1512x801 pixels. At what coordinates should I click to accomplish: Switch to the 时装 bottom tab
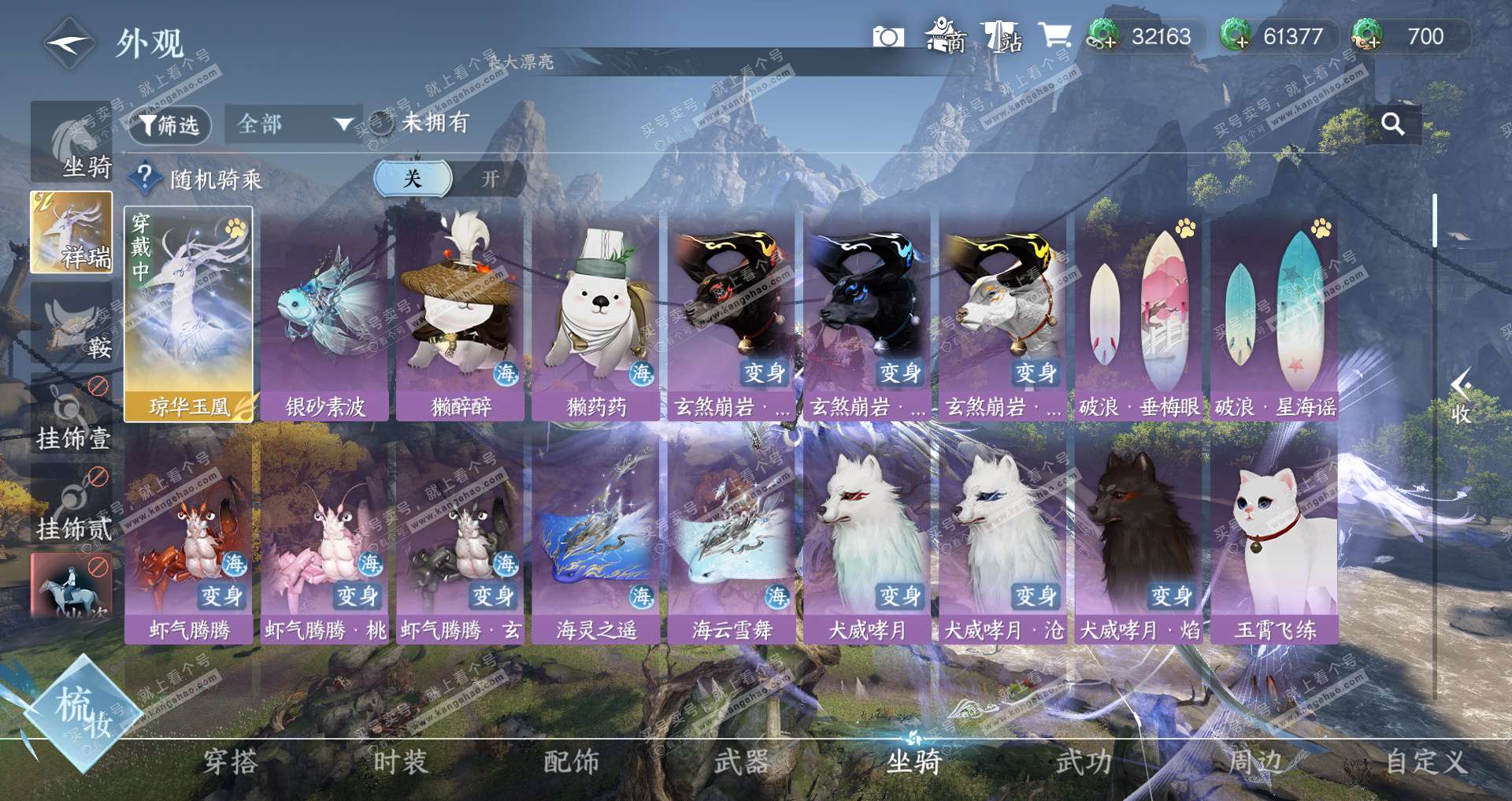400,762
